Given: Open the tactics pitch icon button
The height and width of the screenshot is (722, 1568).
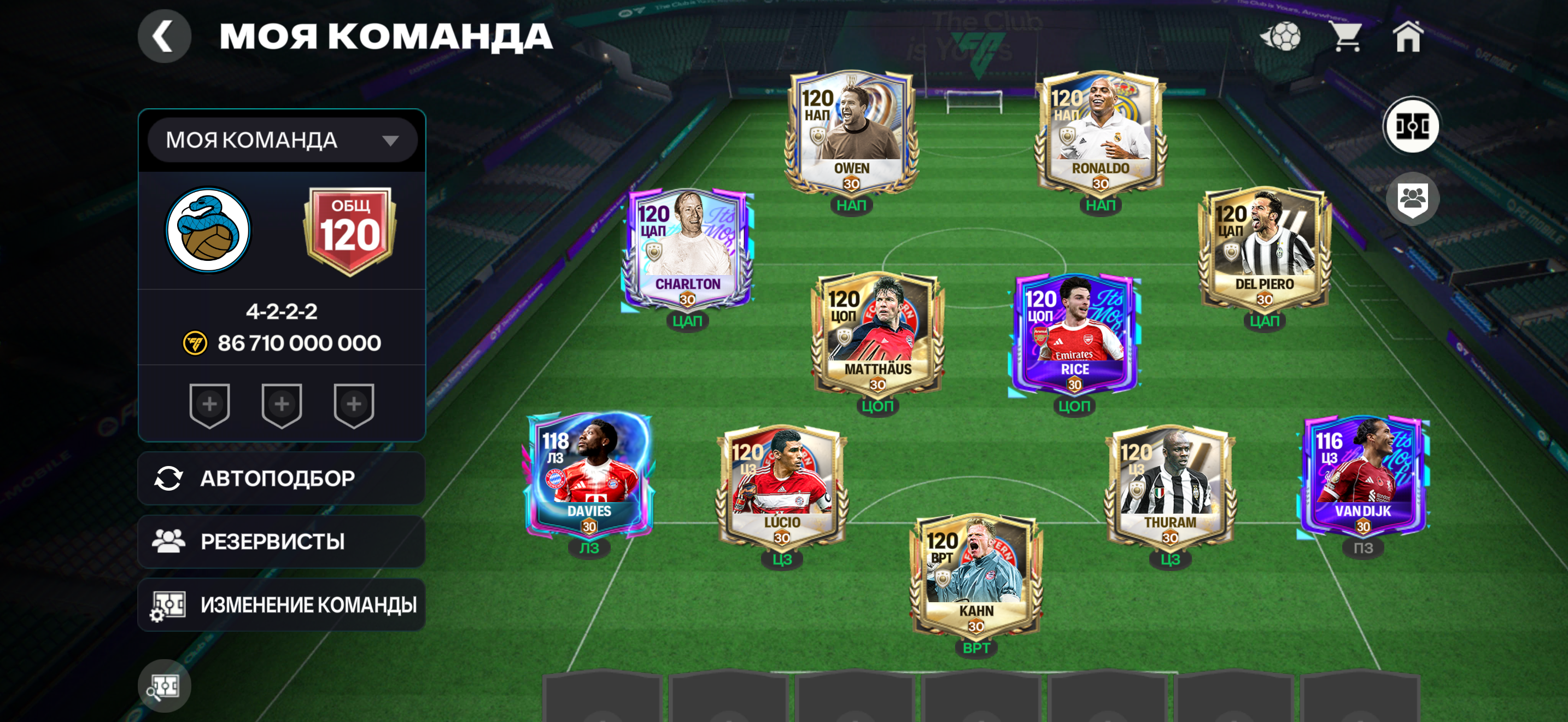Looking at the screenshot, I should coord(1412,126).
